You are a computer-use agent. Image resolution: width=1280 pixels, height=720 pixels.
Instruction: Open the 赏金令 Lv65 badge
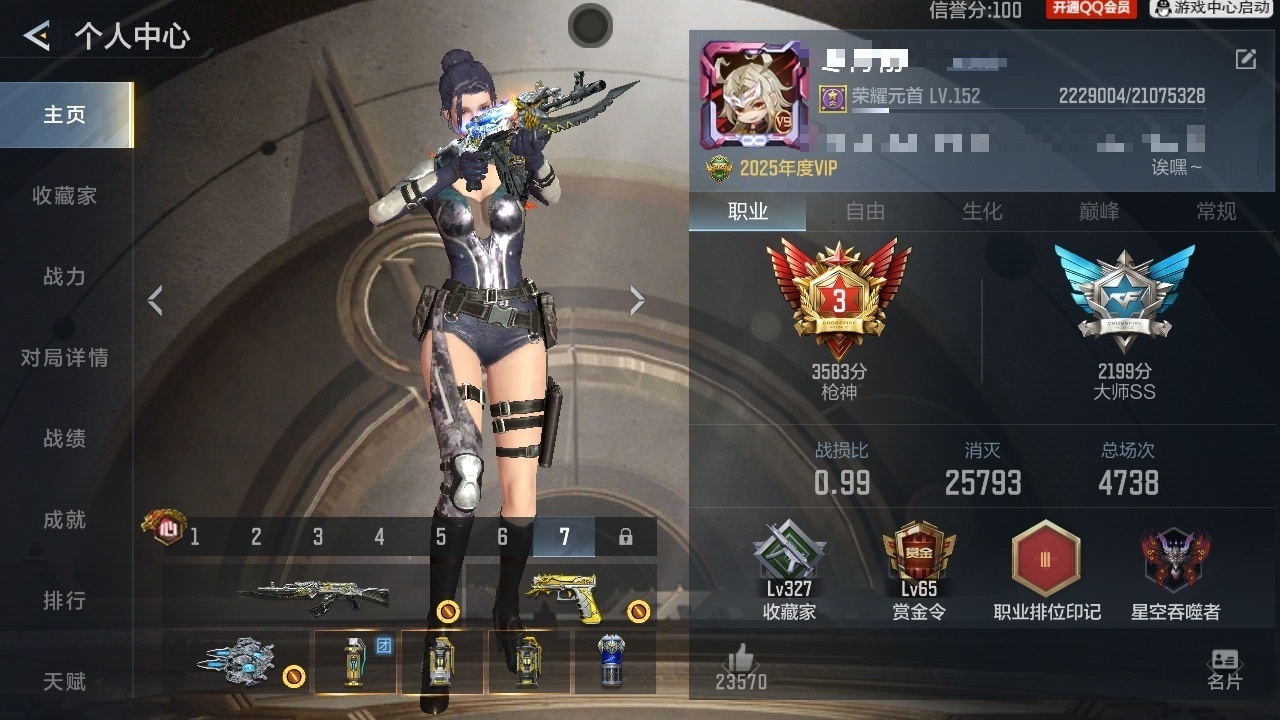[919, 571]
